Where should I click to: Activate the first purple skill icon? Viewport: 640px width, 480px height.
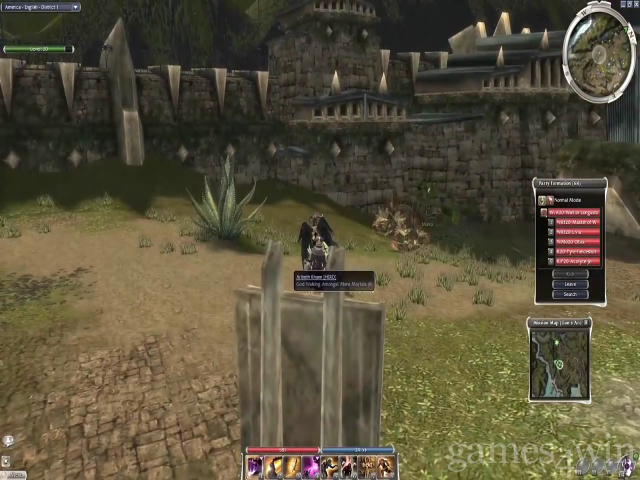(x=255, y=467)
